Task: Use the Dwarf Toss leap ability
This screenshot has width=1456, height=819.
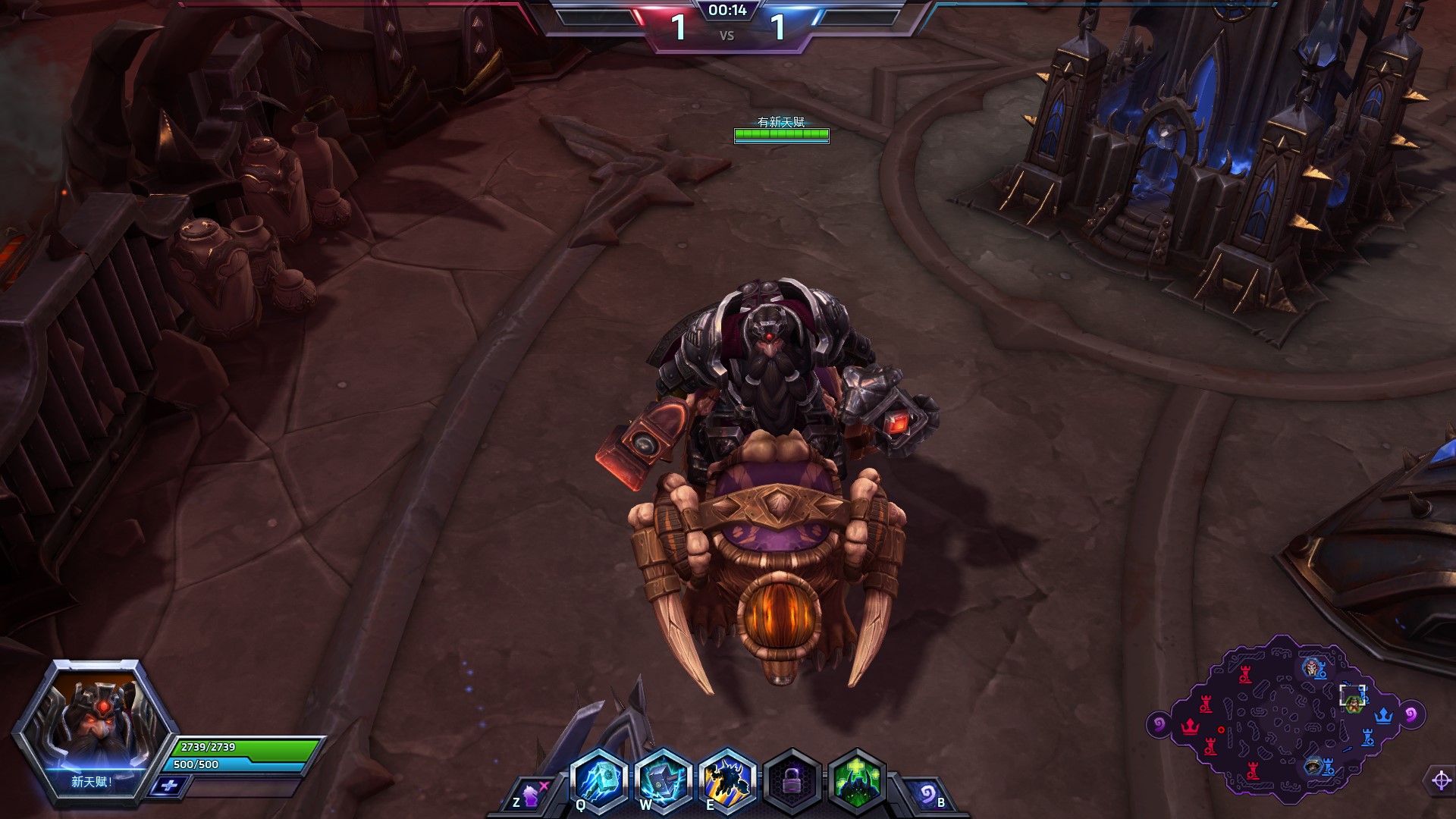Action: click(x=728, y=779)
